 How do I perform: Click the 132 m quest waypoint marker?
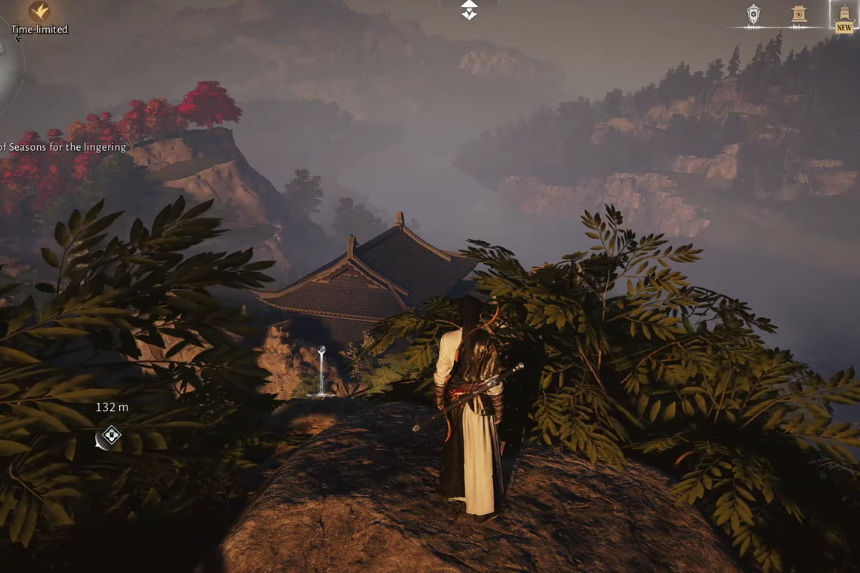tap(110, 435)
